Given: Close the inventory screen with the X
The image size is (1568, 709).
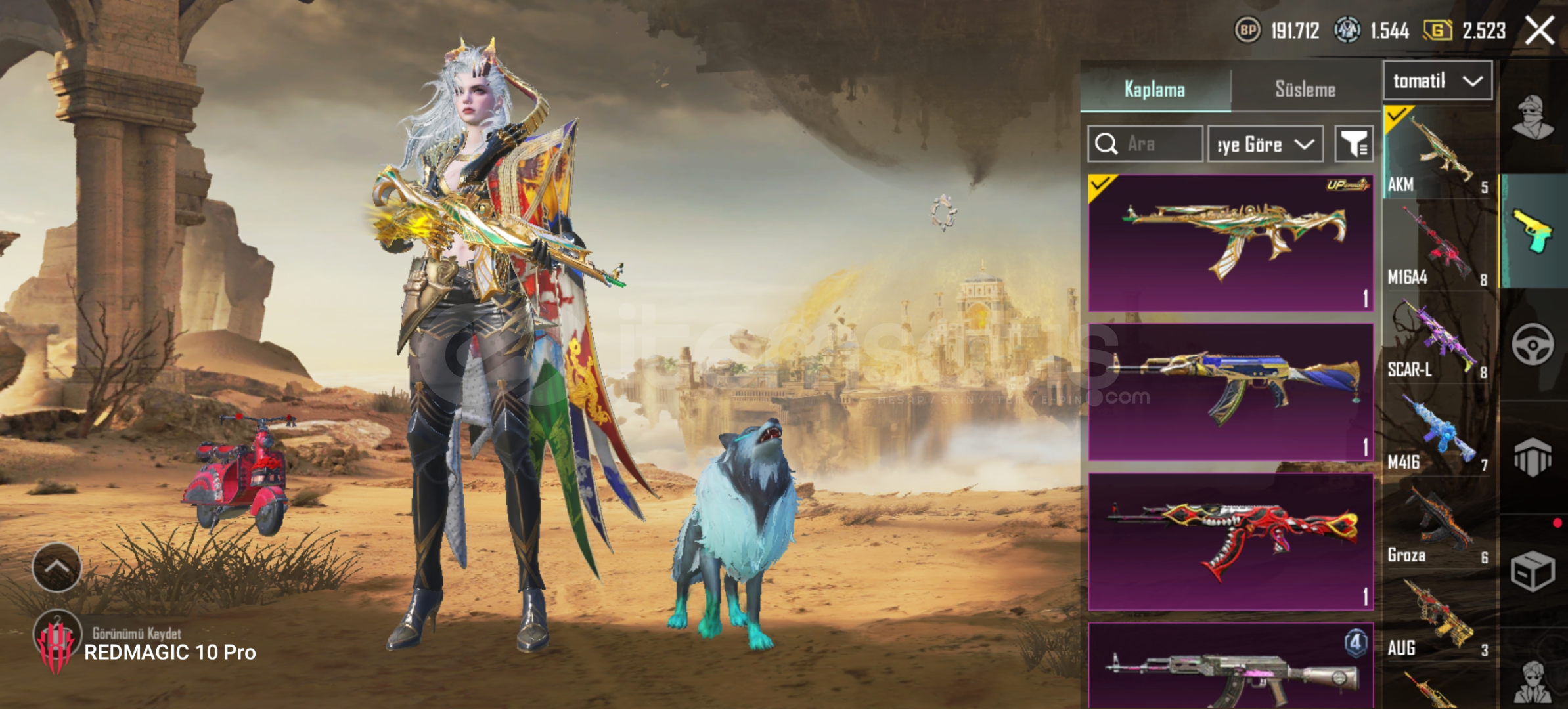Looking at the screenshot, I should (1539, 30).
